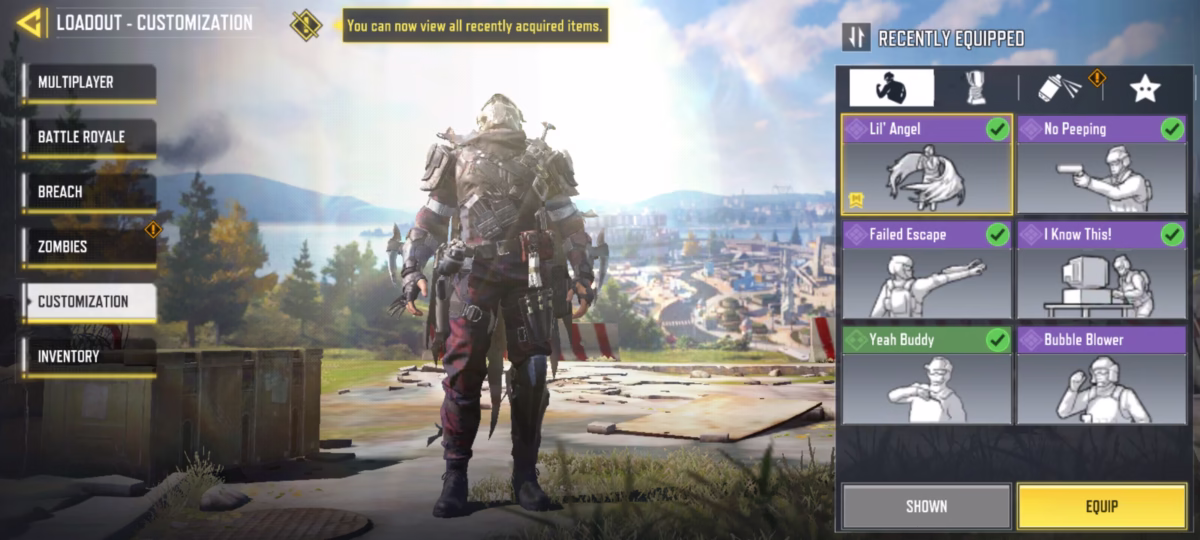Go back using the yellow arrow
The height and width of the screenshot is (540, 1200).
(x=30, y=22)
